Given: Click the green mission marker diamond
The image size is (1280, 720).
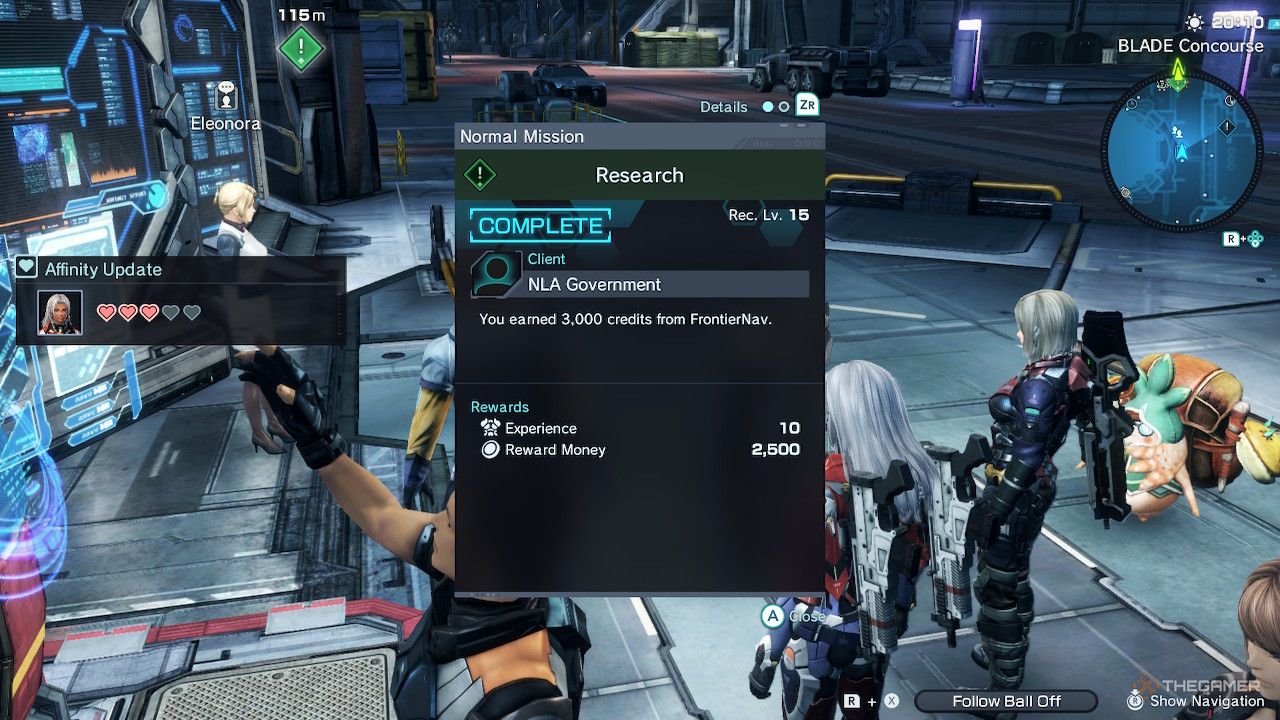Looking at the screenshot, I should pos(301,47).
